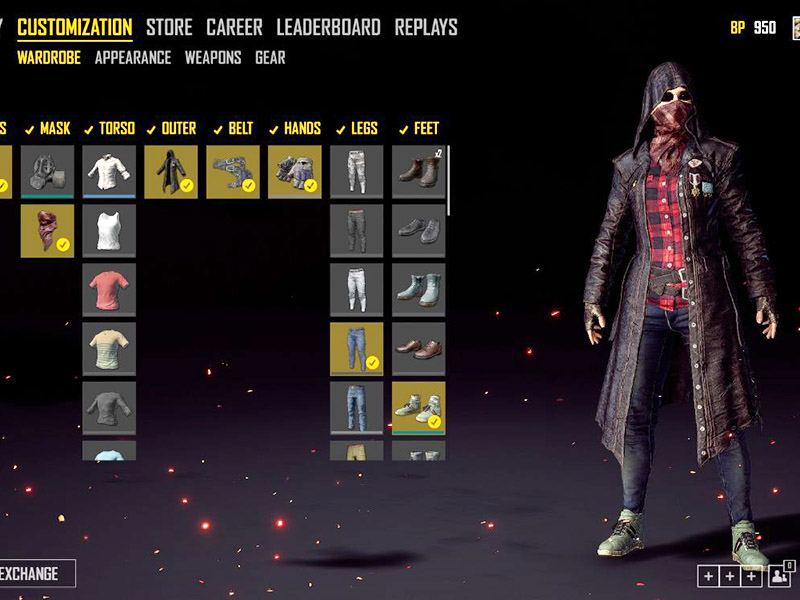Select the black trench coat
The height and width of the screenshot is (600, 800).
(x=171, y=172)
